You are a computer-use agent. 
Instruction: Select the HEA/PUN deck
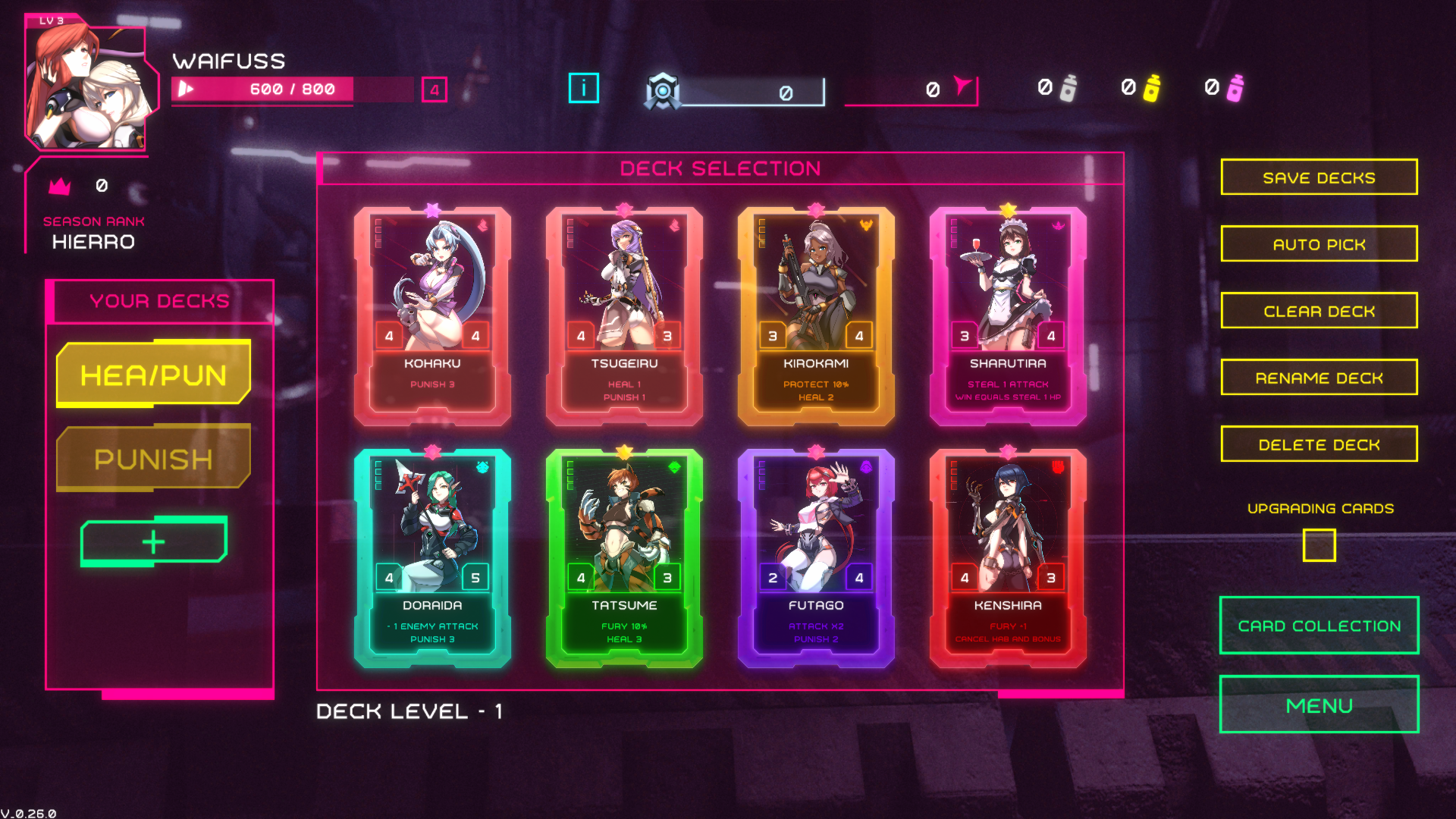pyautogui.click(x=153, y=375)
